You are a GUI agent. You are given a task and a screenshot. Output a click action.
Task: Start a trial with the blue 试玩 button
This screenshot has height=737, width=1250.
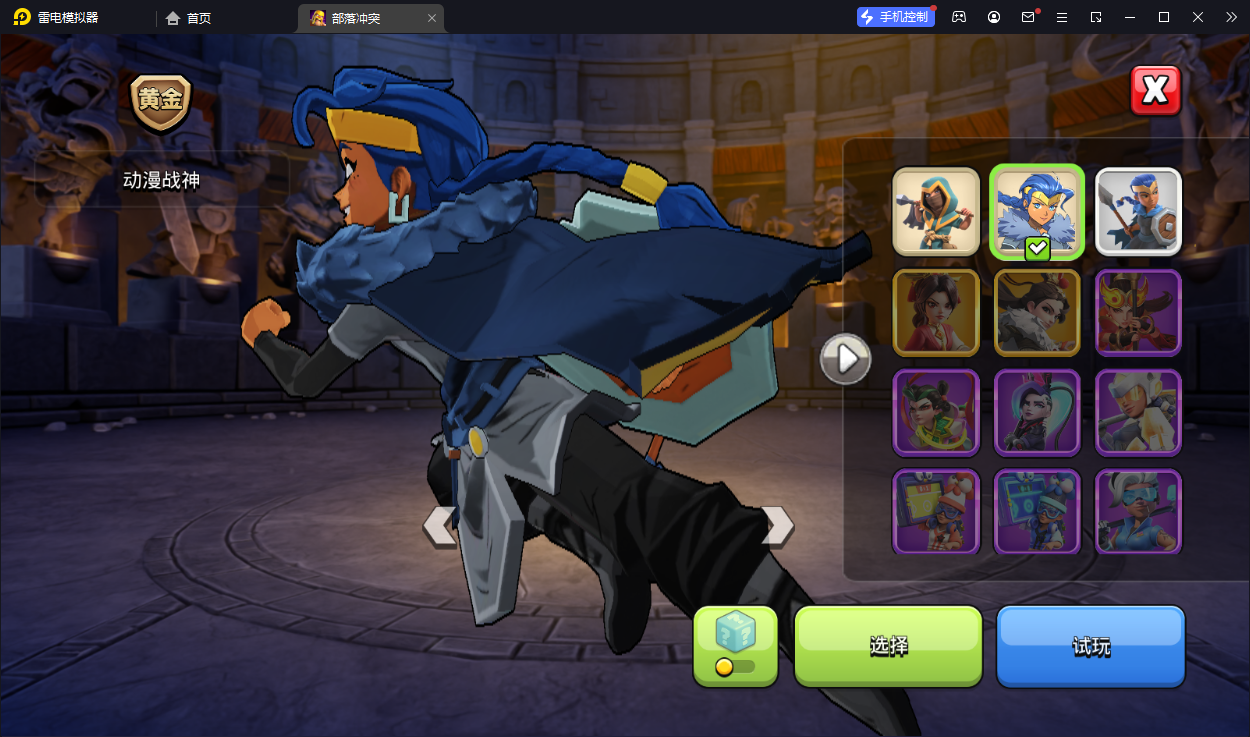tap(1090, 646)
